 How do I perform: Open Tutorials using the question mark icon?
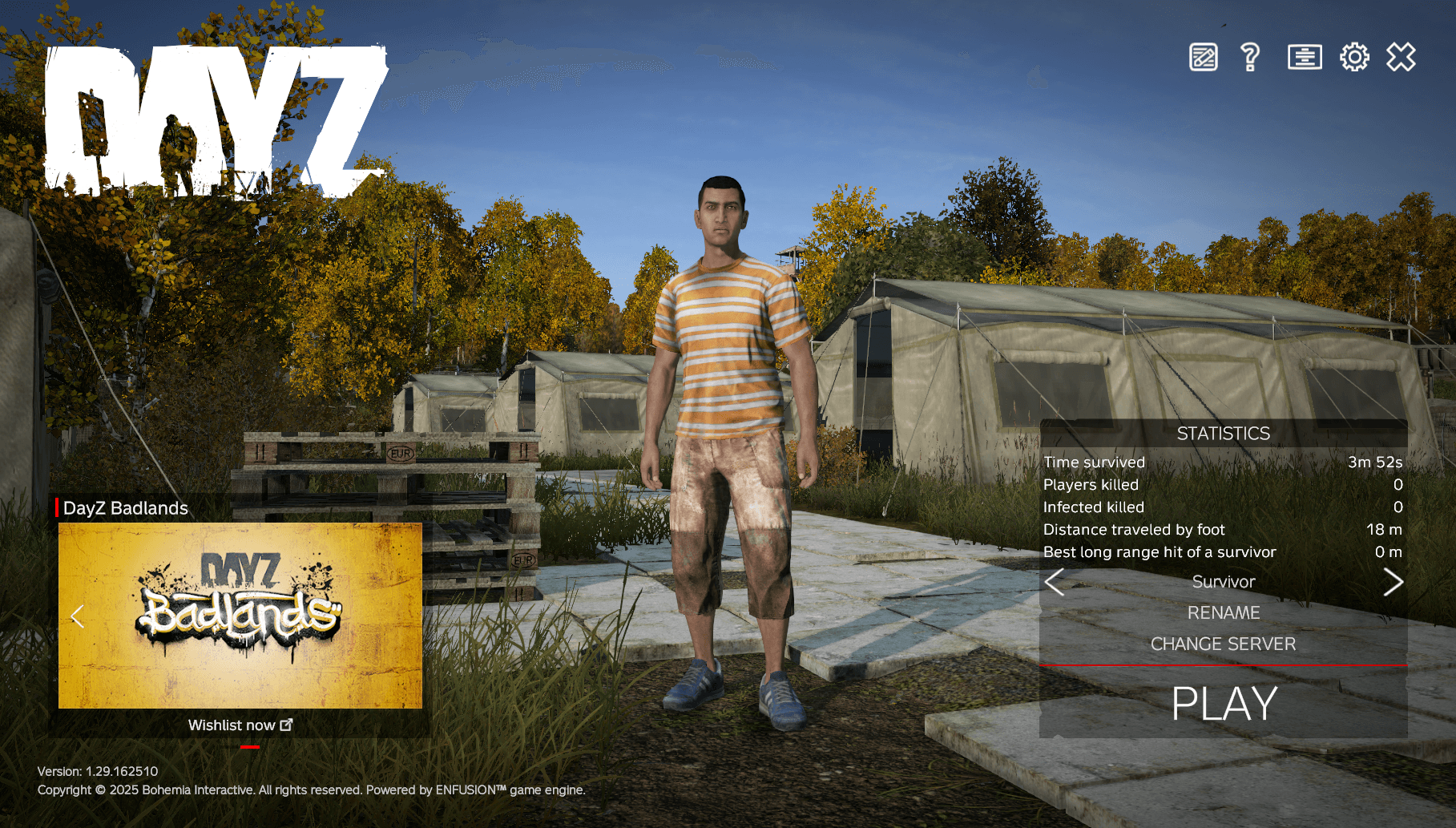click(1250, 57)
